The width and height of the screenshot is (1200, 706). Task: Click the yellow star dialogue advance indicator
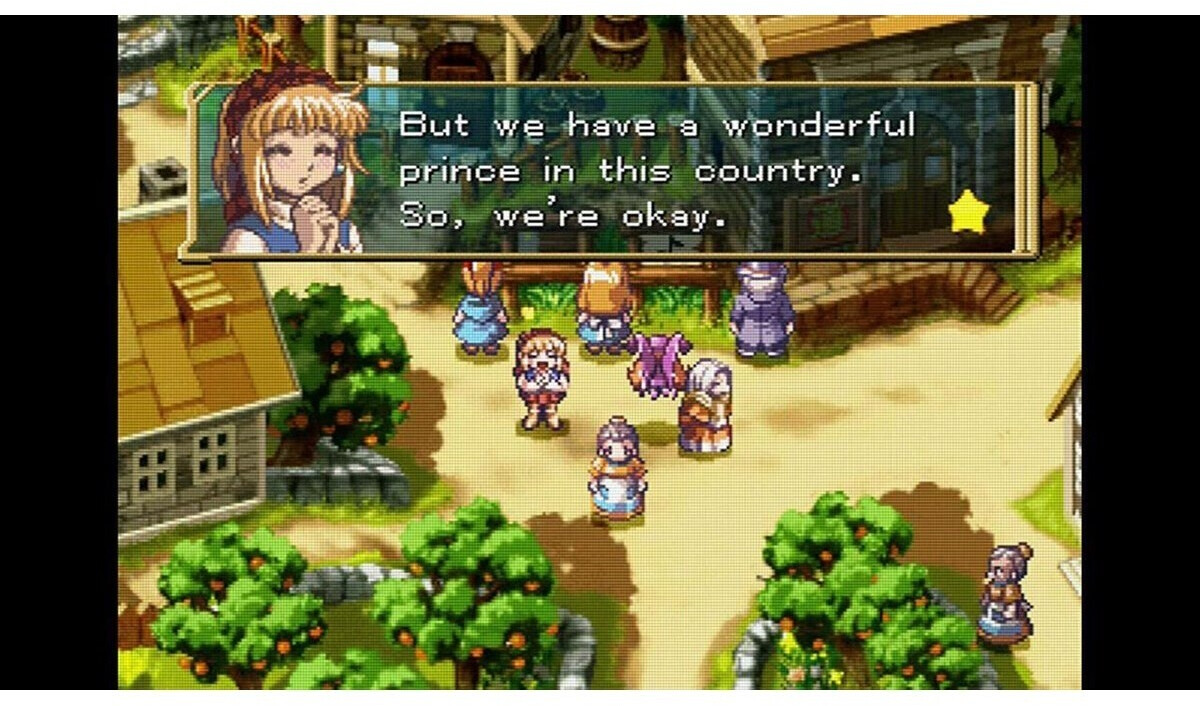click(967, 214)
